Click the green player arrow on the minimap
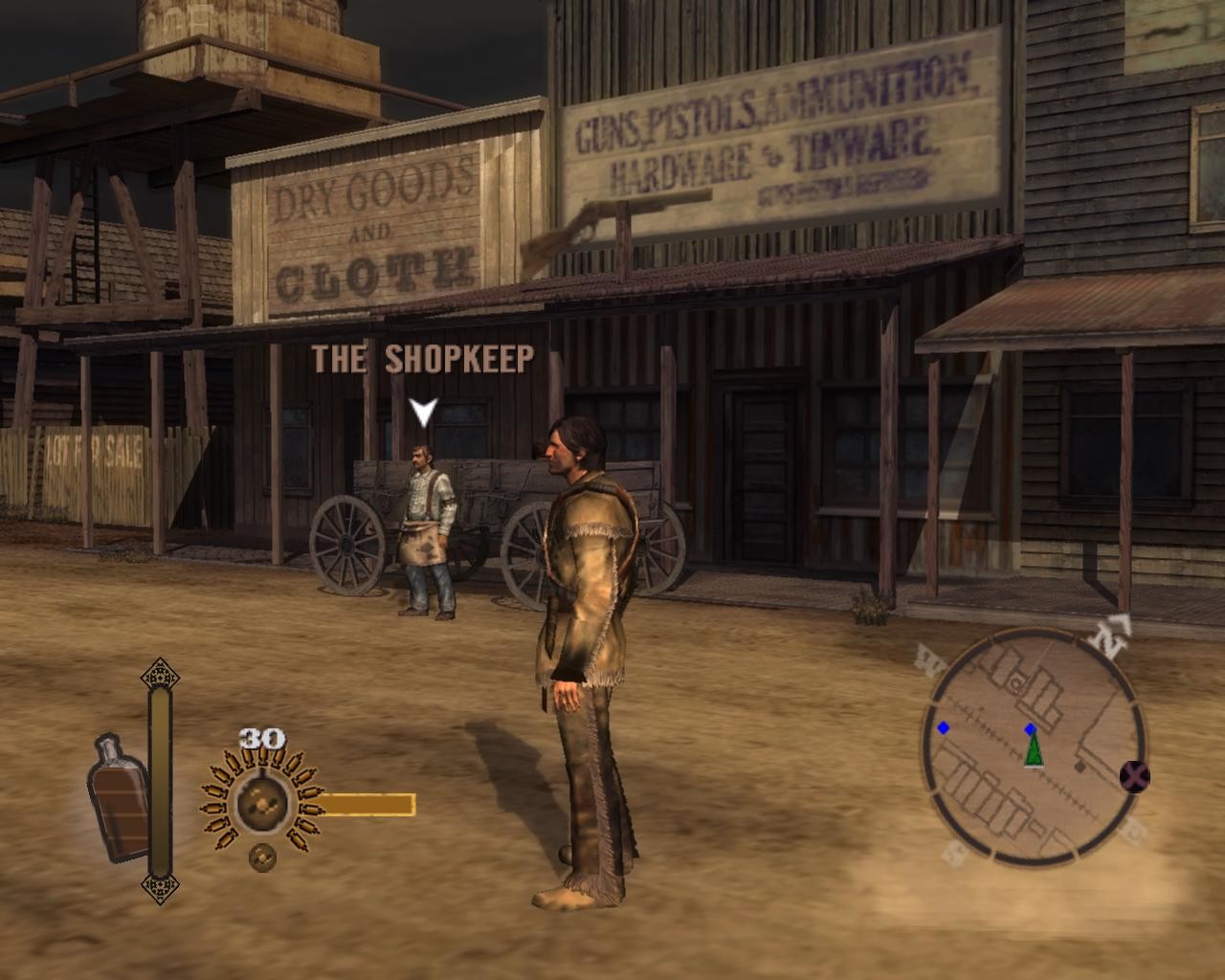The image size is (1225, 980). click(1034, 749)
